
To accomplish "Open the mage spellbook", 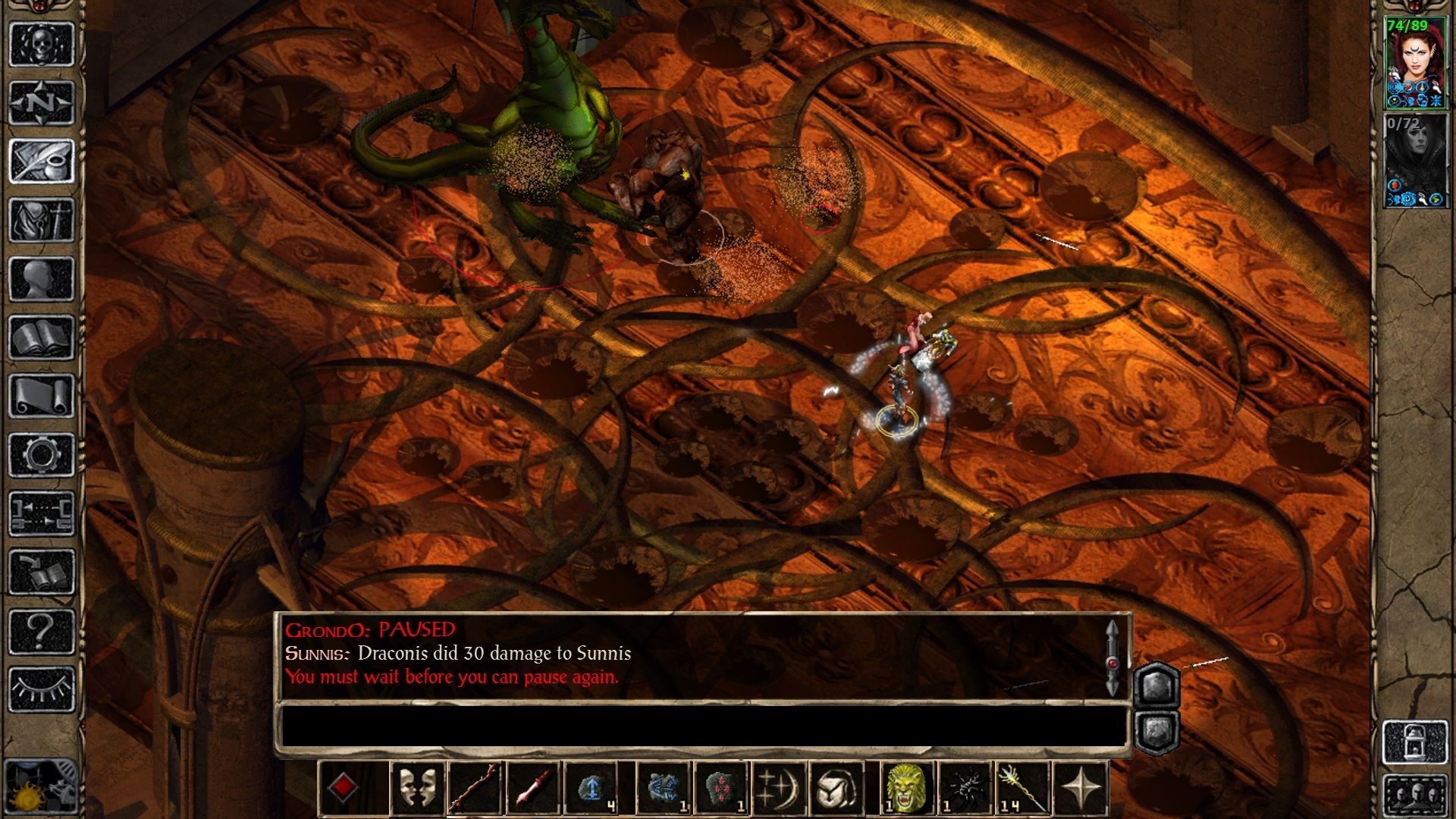I will pyautogui.click(x=42, y=337).
